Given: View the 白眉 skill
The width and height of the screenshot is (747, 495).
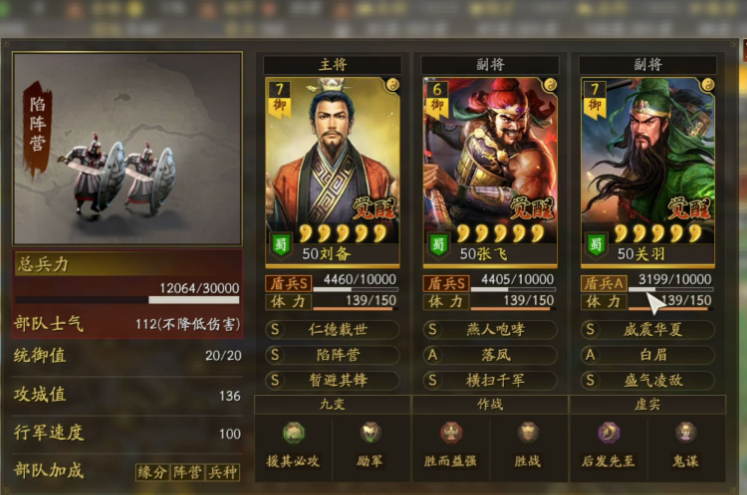Looking at the screenshot, I should coord(647,355).
